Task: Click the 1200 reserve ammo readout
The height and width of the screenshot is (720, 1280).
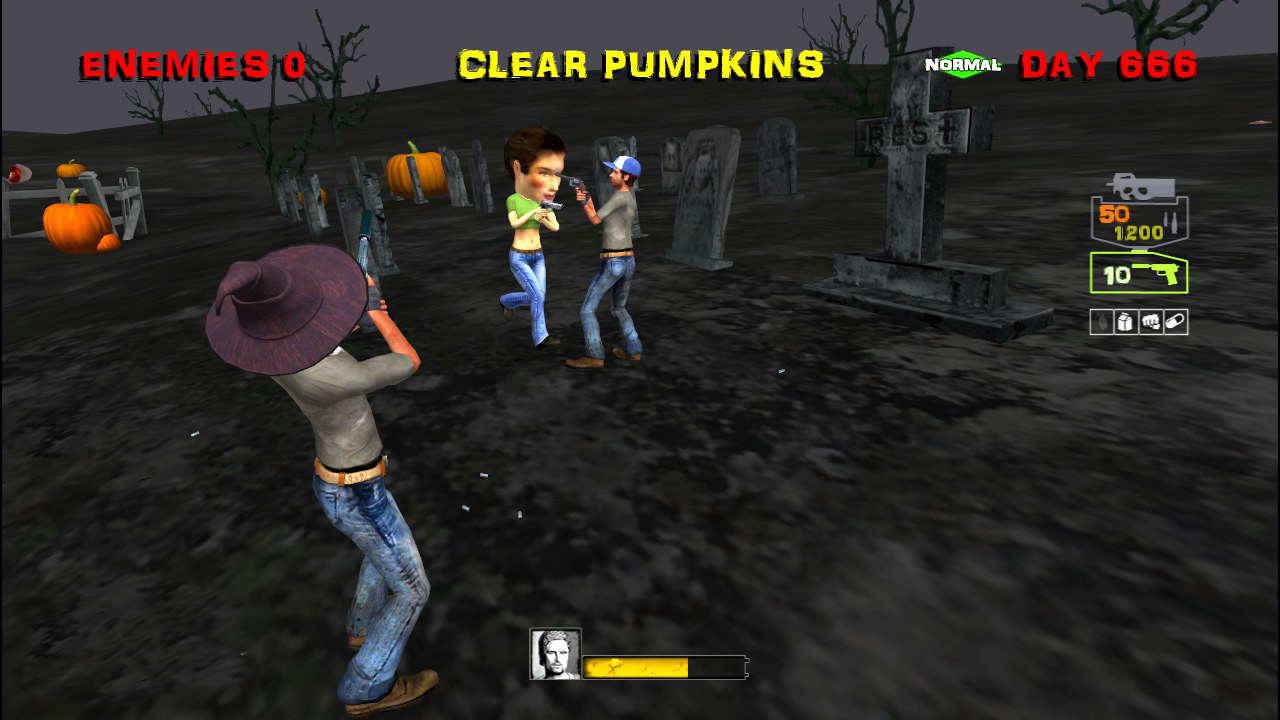Action: click(x=1139, y=230)
